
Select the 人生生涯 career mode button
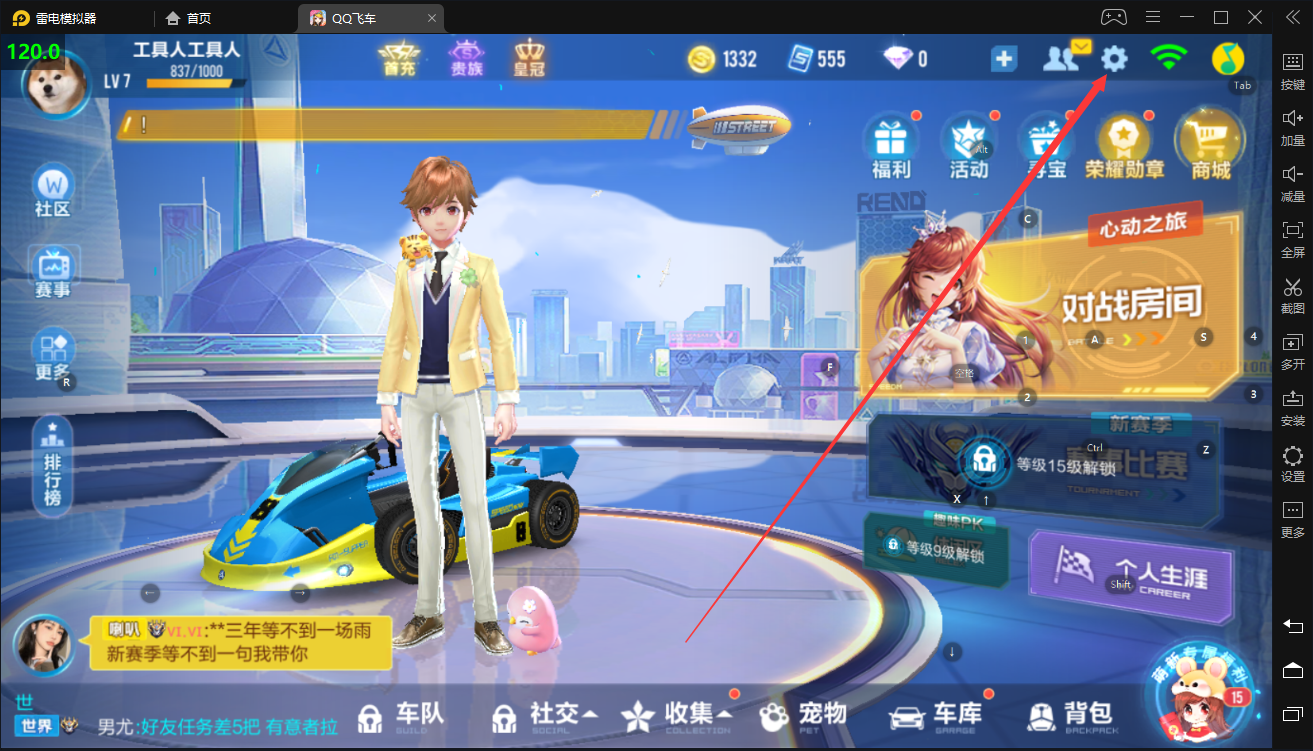click(x=1130, y=578)
